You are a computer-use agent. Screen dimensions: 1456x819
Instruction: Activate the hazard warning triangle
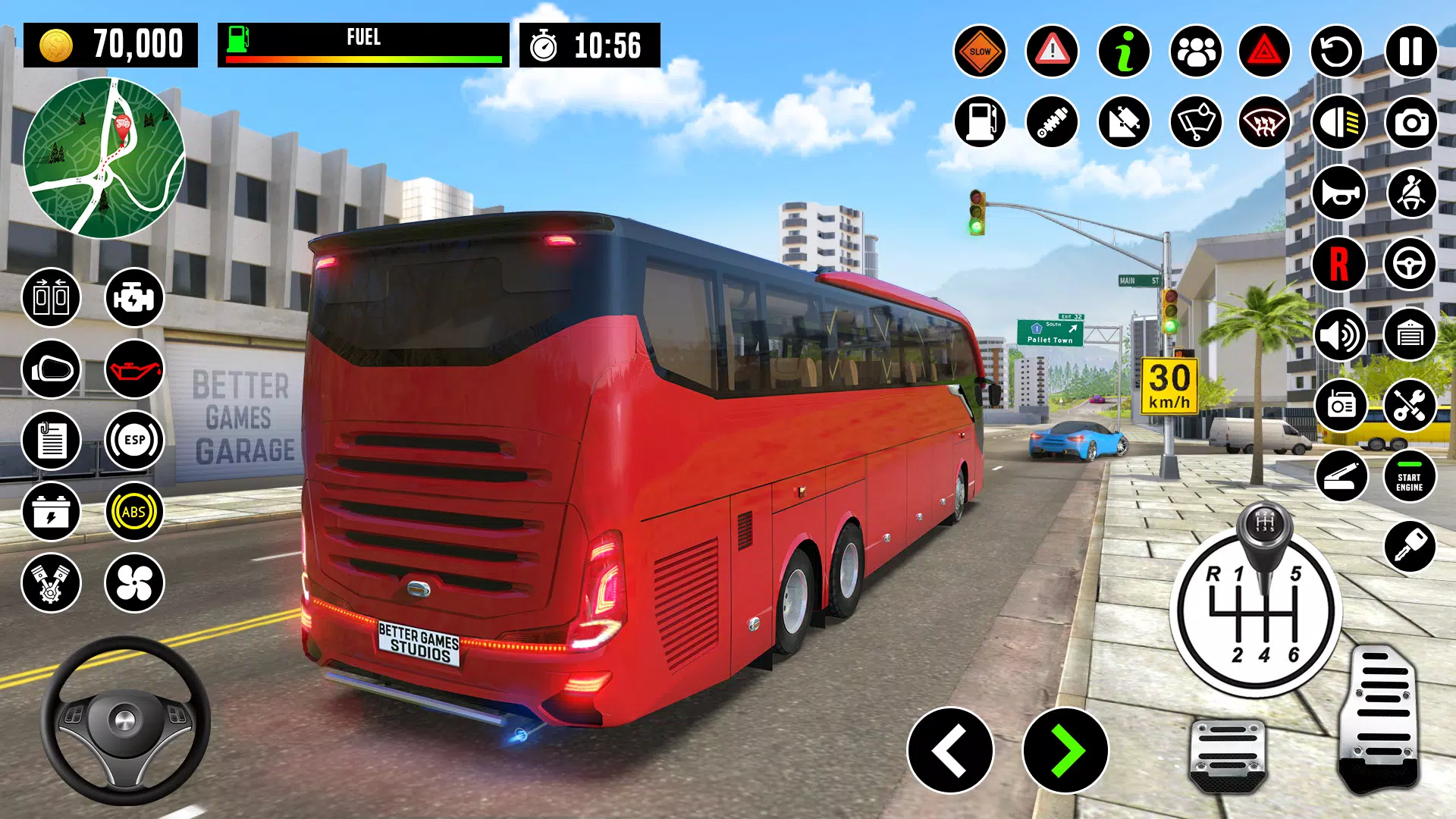tap(1264, 52)
